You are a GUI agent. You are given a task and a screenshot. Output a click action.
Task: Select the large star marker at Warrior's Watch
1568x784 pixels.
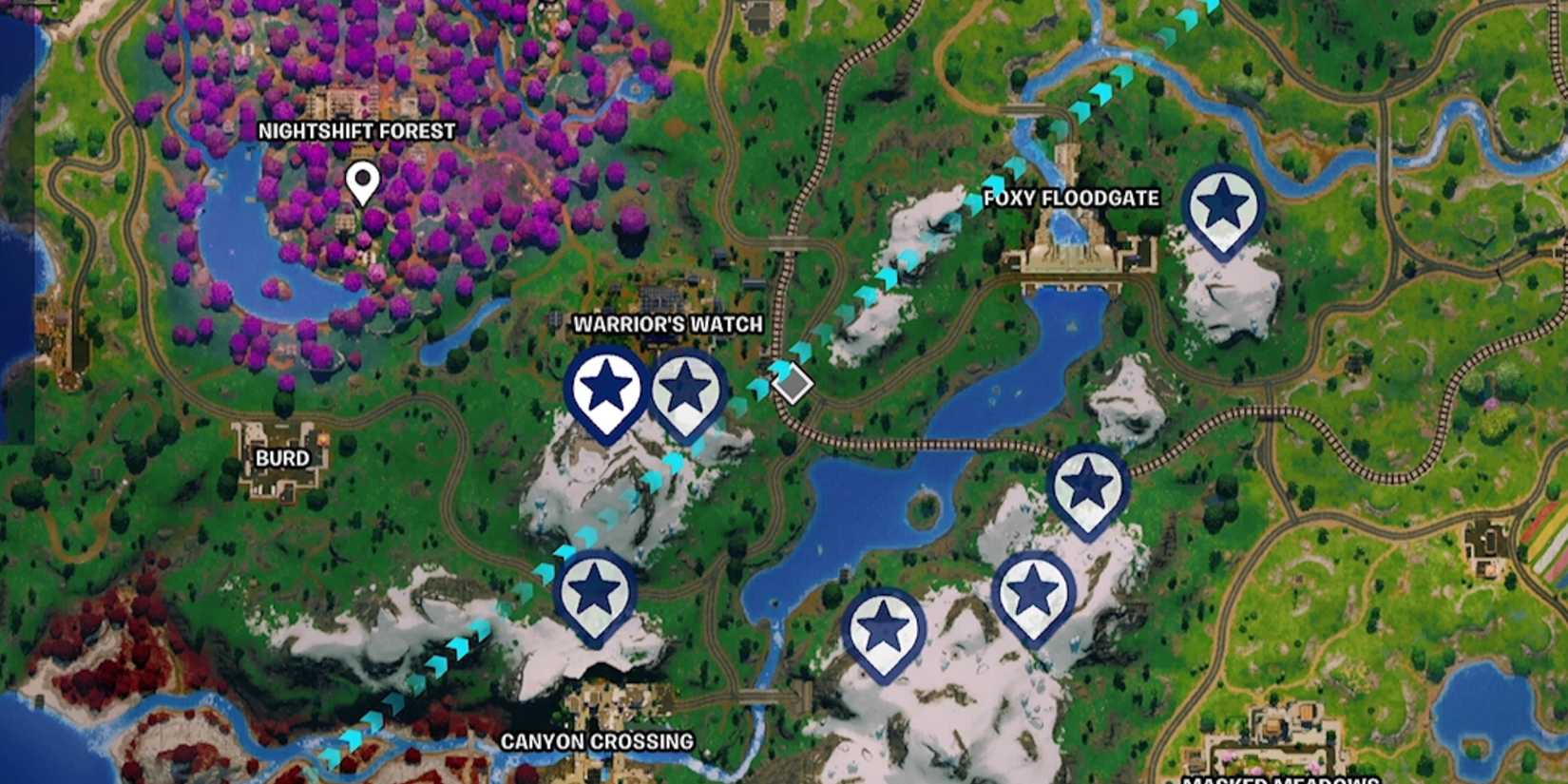[605, 388]
